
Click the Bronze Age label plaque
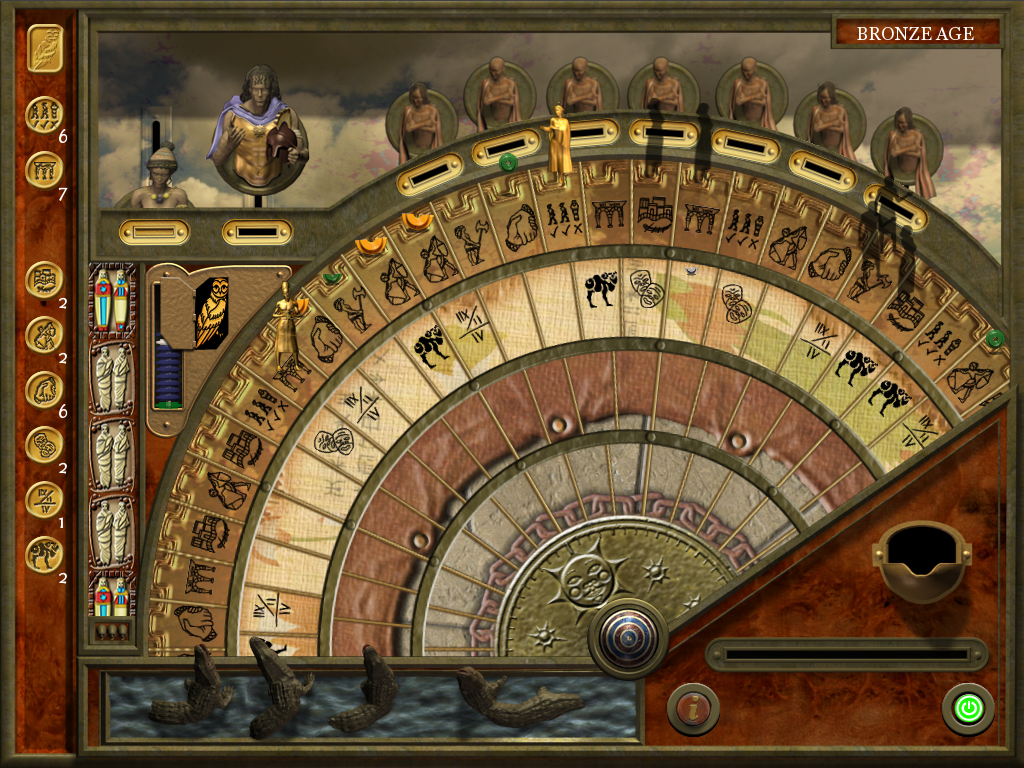pos(915,33)
